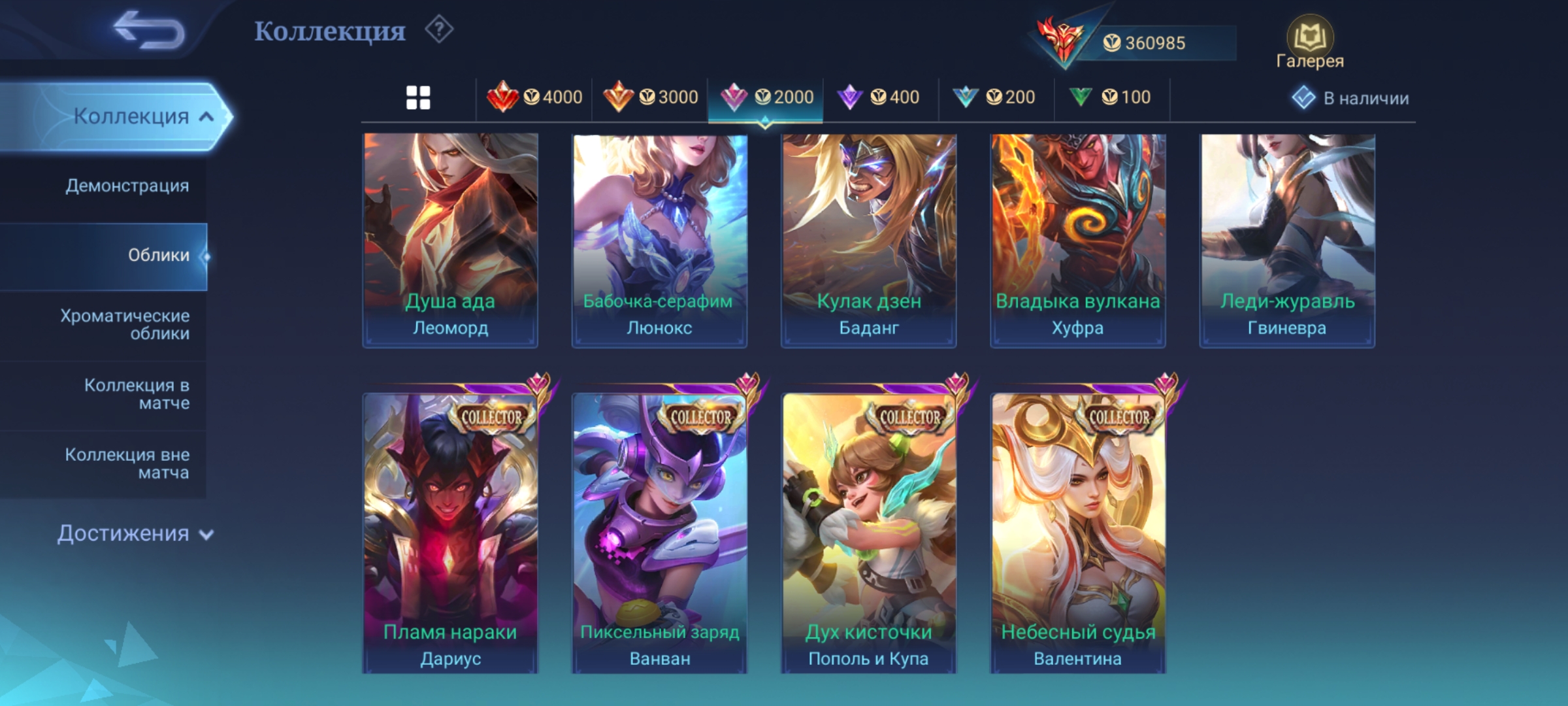
Task: Choose the 200 points tier tab
Action: pyautogui.click(x=995, y=98)
